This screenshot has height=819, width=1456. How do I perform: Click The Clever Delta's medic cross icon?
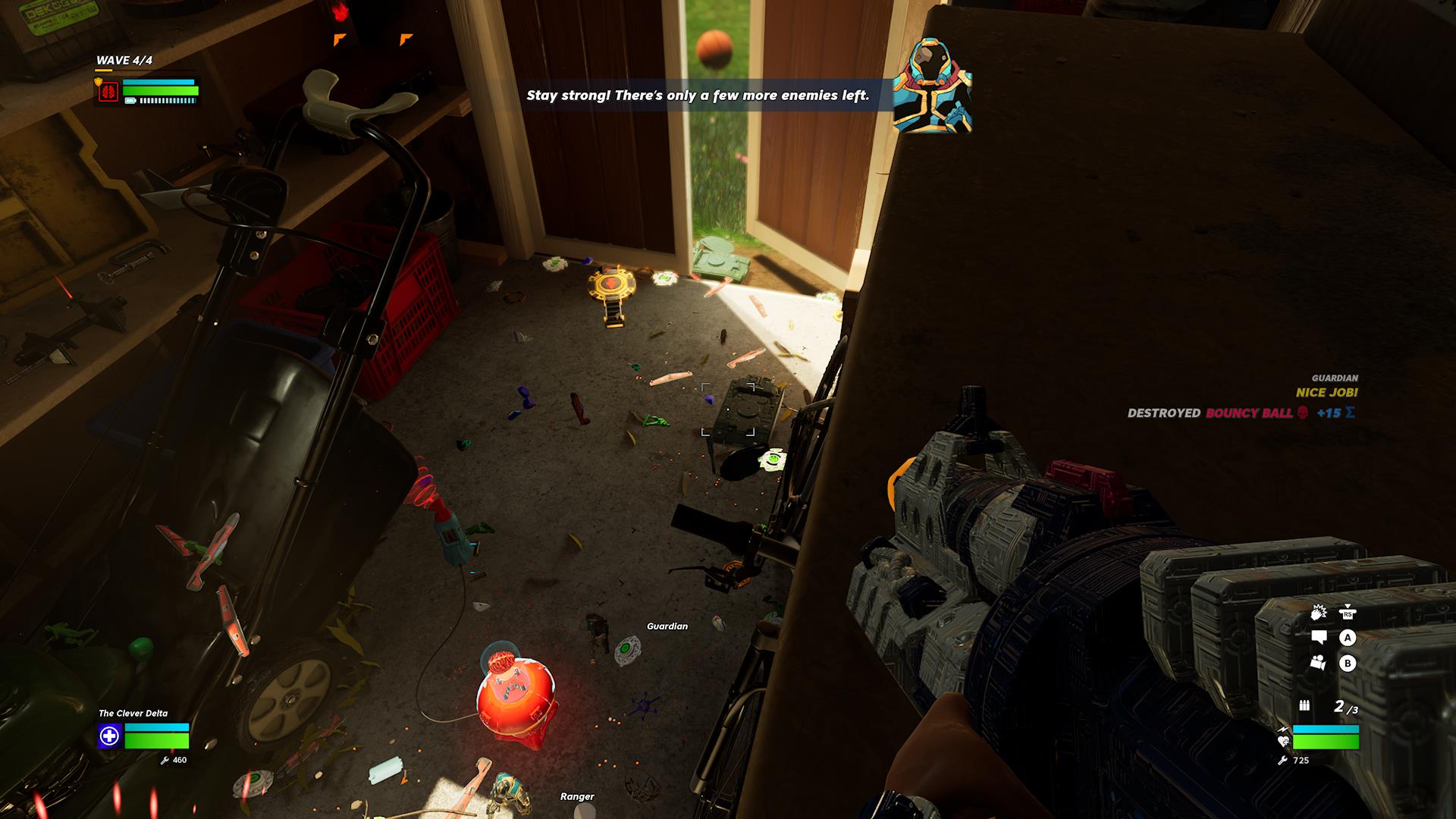tap(109, 736)
